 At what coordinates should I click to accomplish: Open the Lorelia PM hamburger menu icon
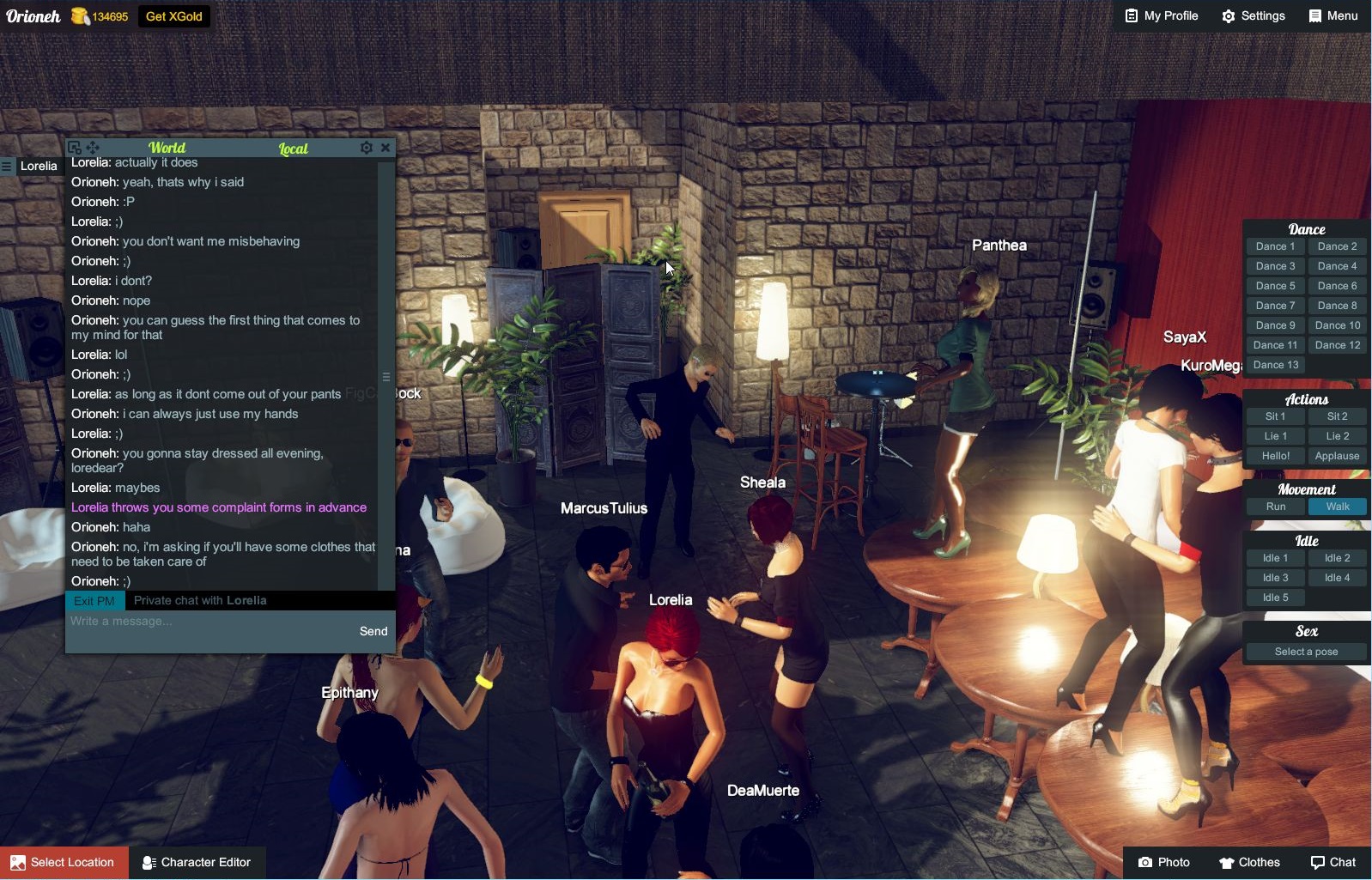click(x=7, y=166)
